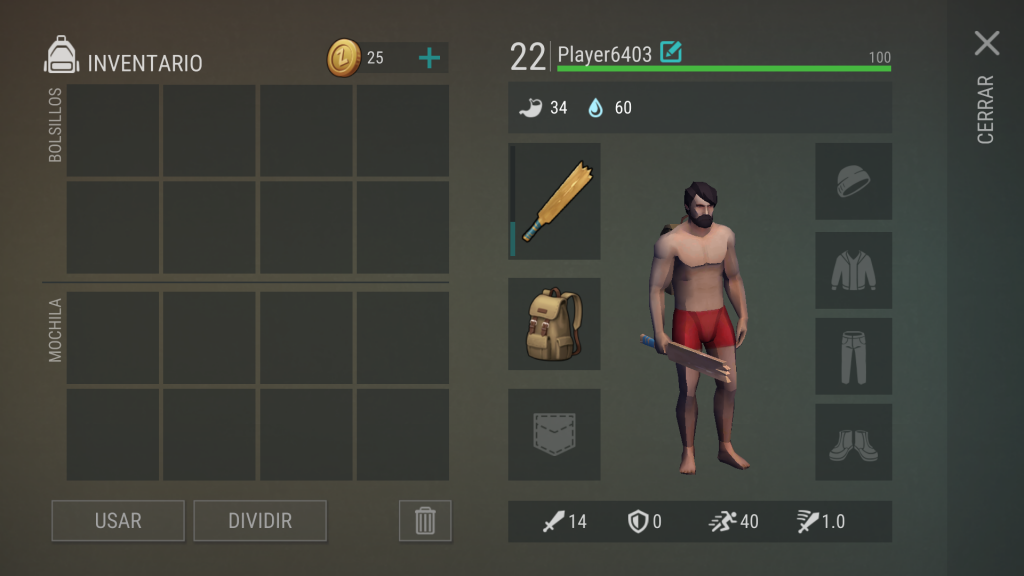Select the empty boots equipment slot
Screen dimensions: 1024x576
[x=853, y=442]
